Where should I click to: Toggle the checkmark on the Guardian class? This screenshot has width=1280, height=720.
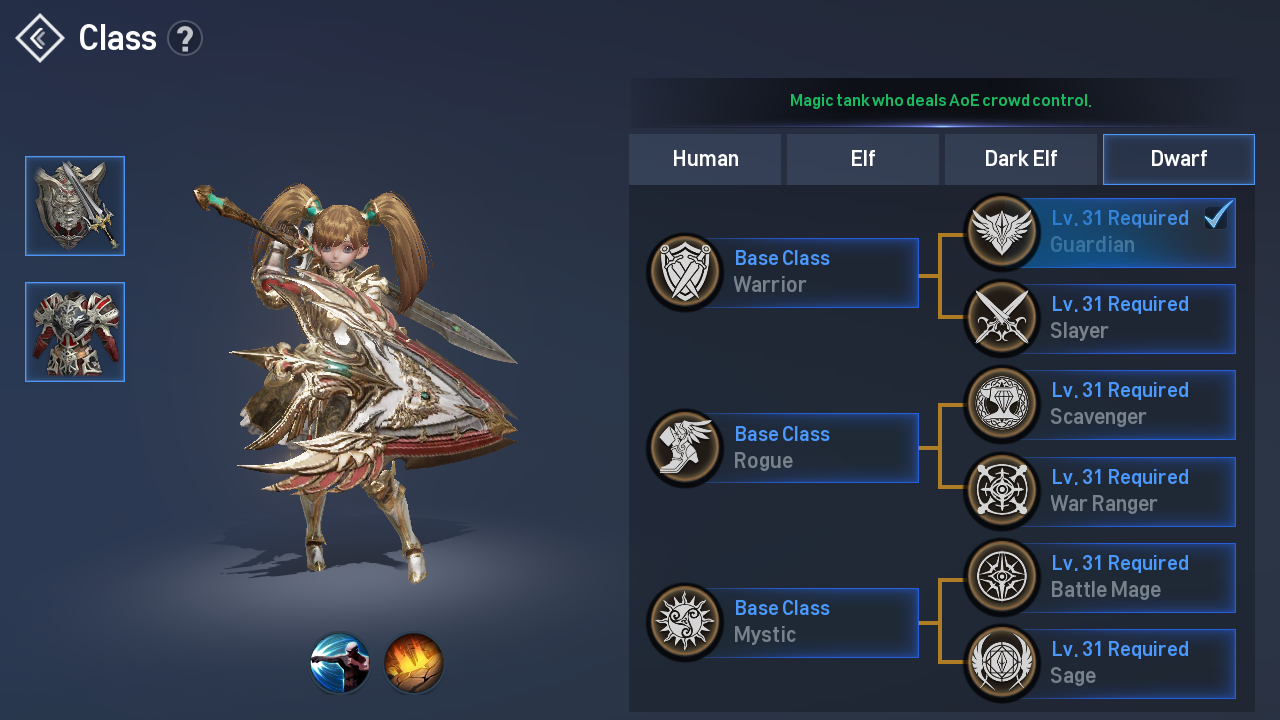pos(1216,215)
